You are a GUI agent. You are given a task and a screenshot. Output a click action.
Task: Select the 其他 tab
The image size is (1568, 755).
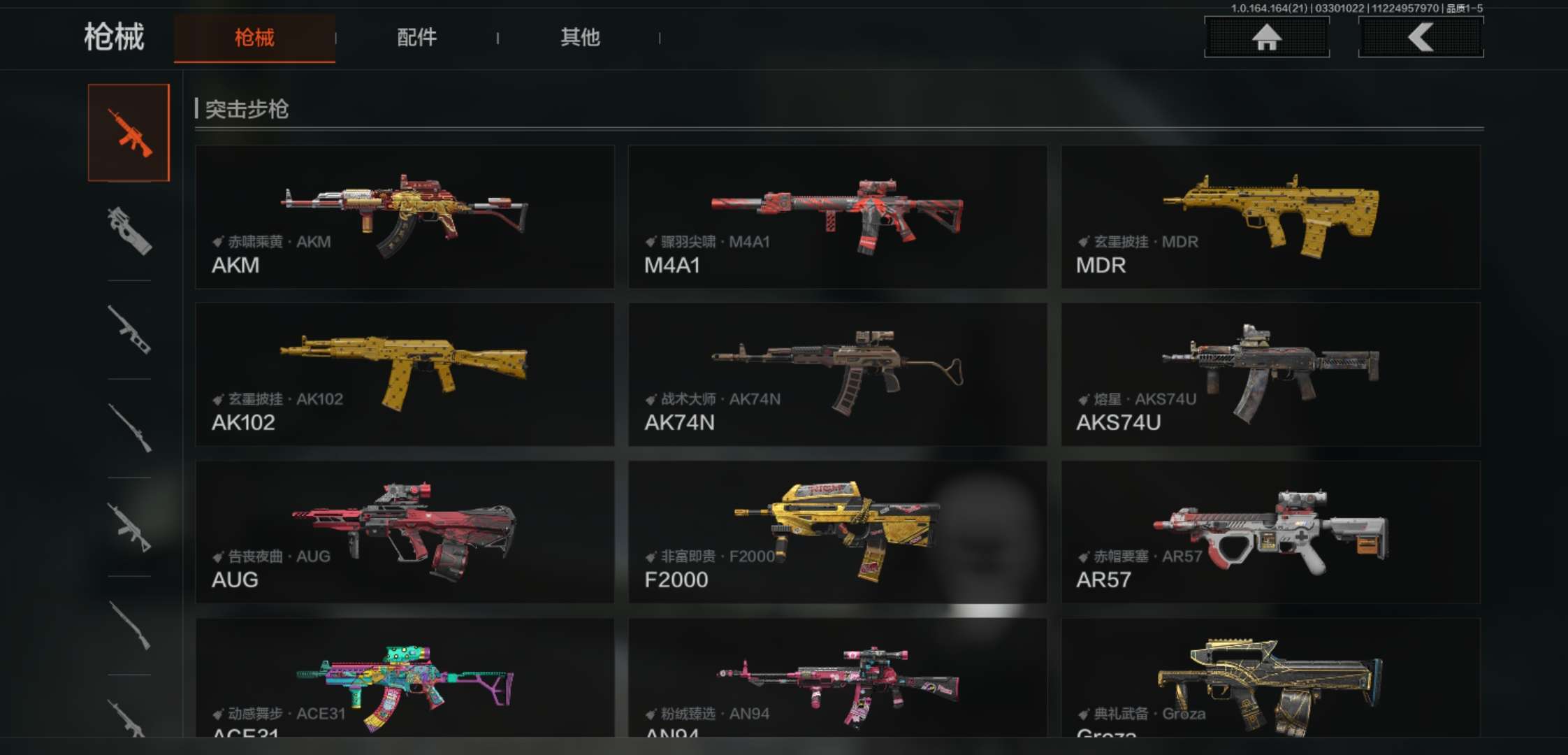pos(580,38)
